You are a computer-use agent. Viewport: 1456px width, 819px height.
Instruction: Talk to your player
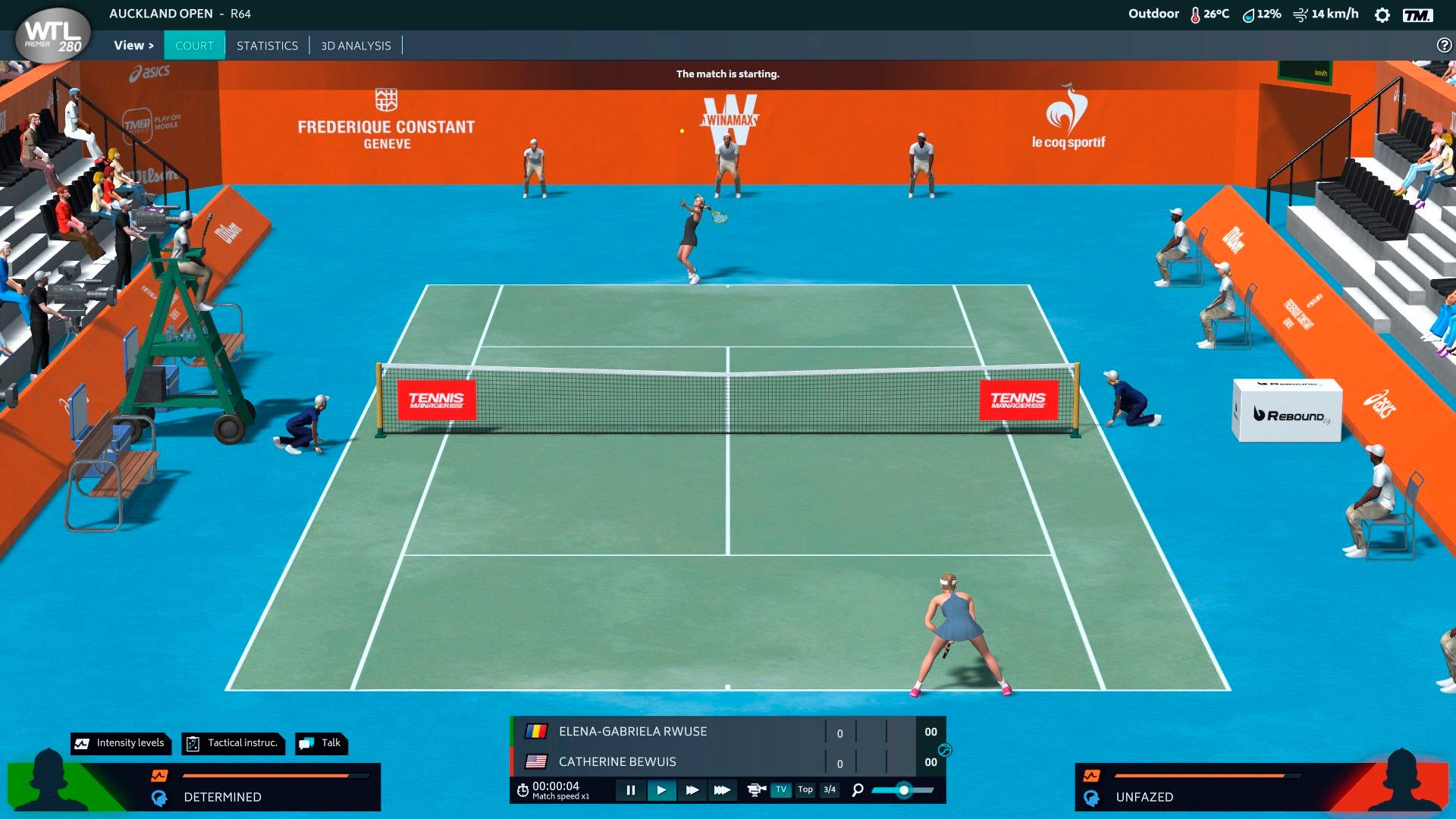point(322,743)
